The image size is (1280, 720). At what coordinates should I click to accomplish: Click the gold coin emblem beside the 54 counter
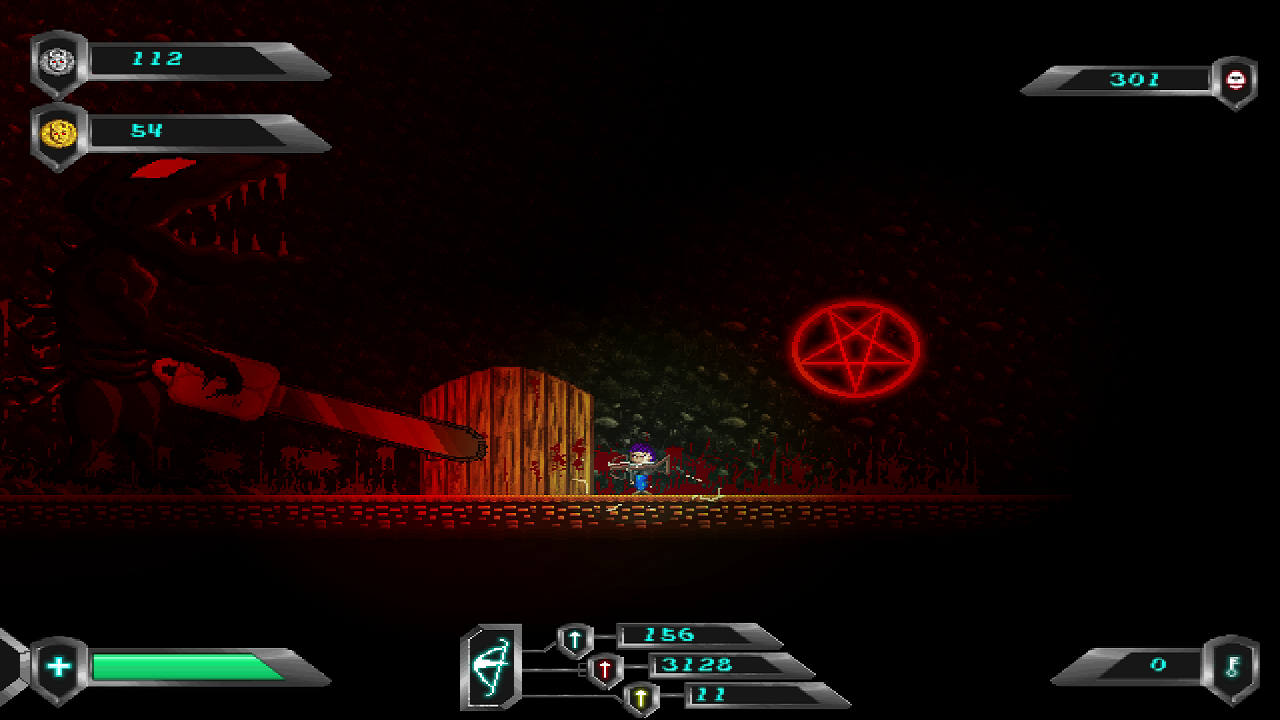pos(57,131)
